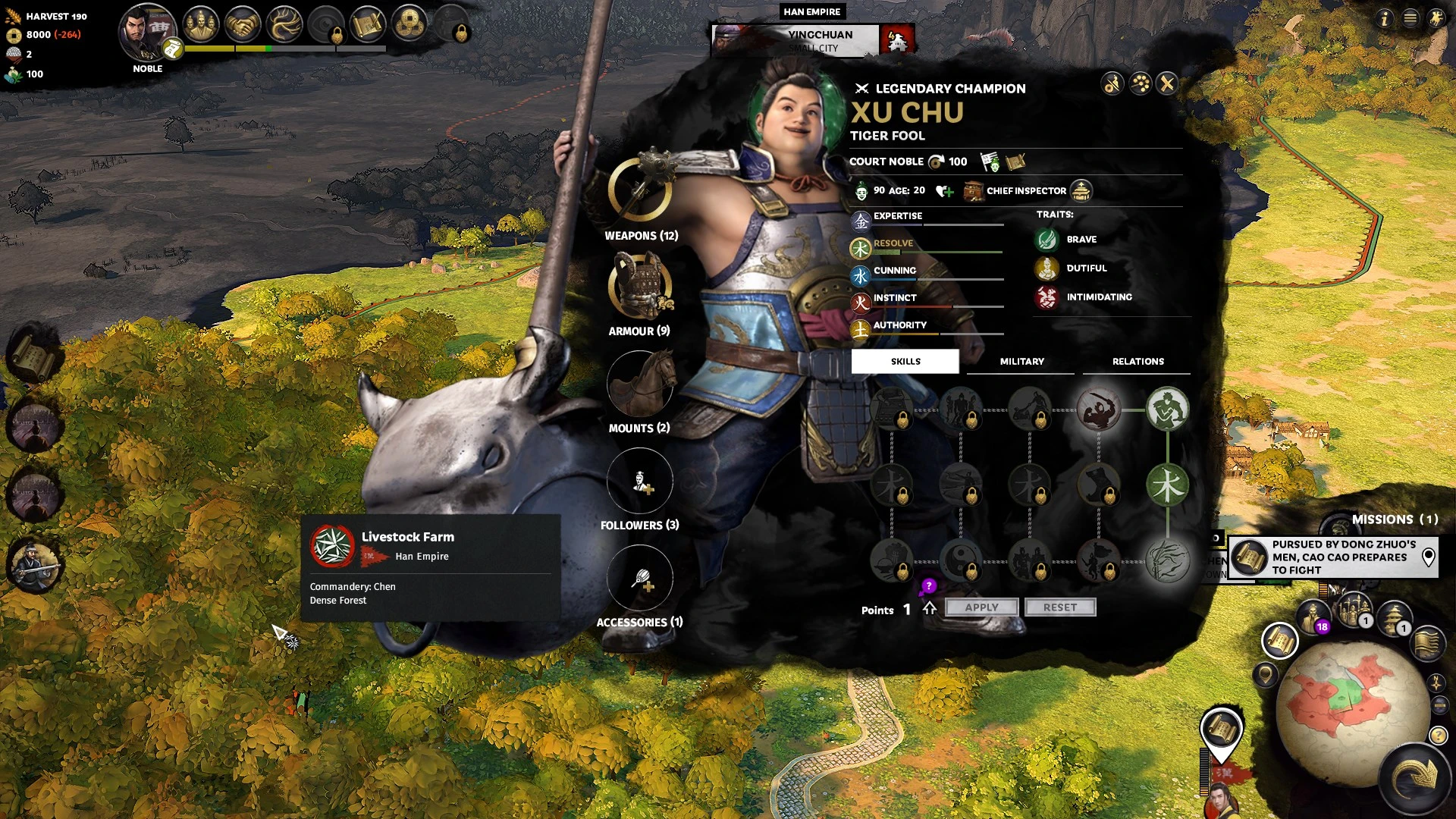Reset allocated skill points
The height and width of the screenshot is (819, 1456).
tap(1059, 607)
